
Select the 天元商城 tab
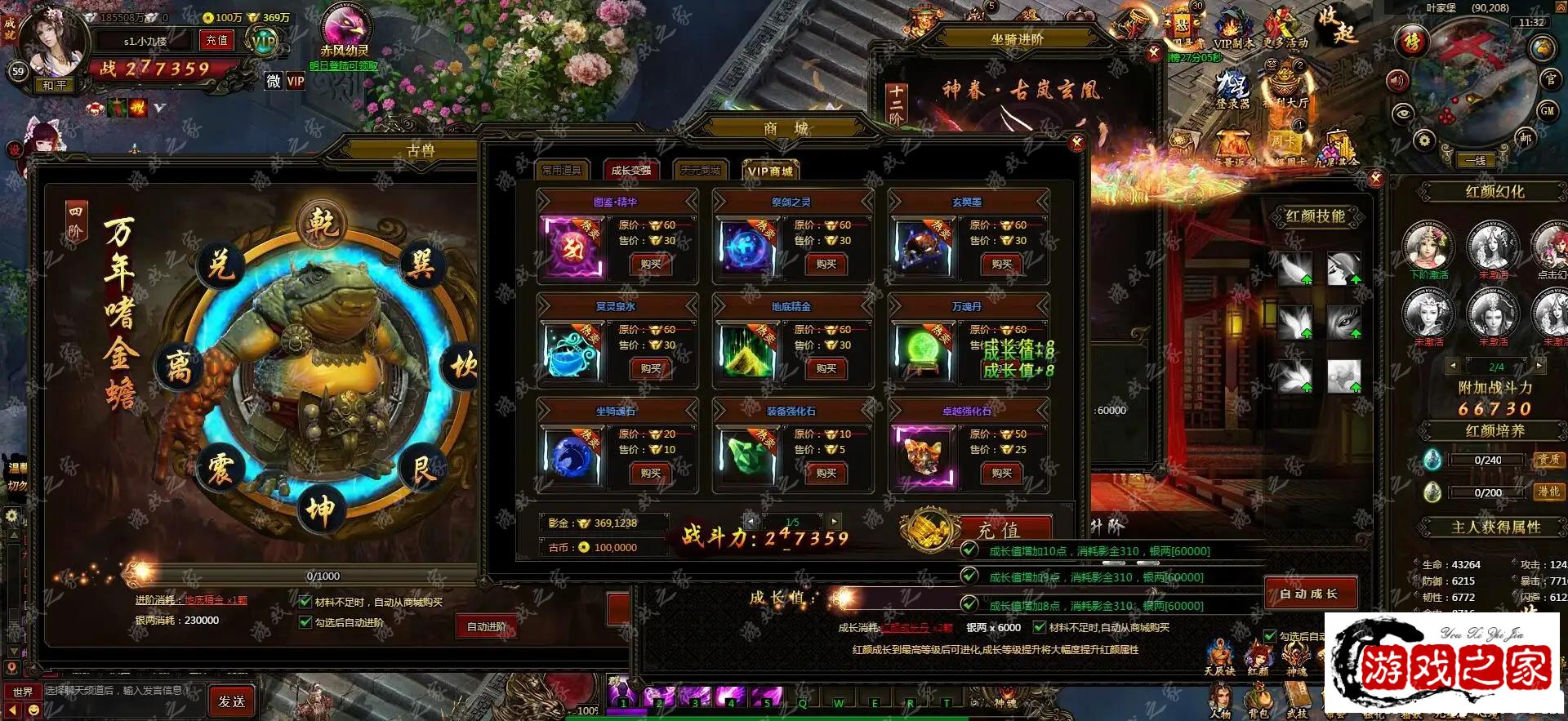701,170
